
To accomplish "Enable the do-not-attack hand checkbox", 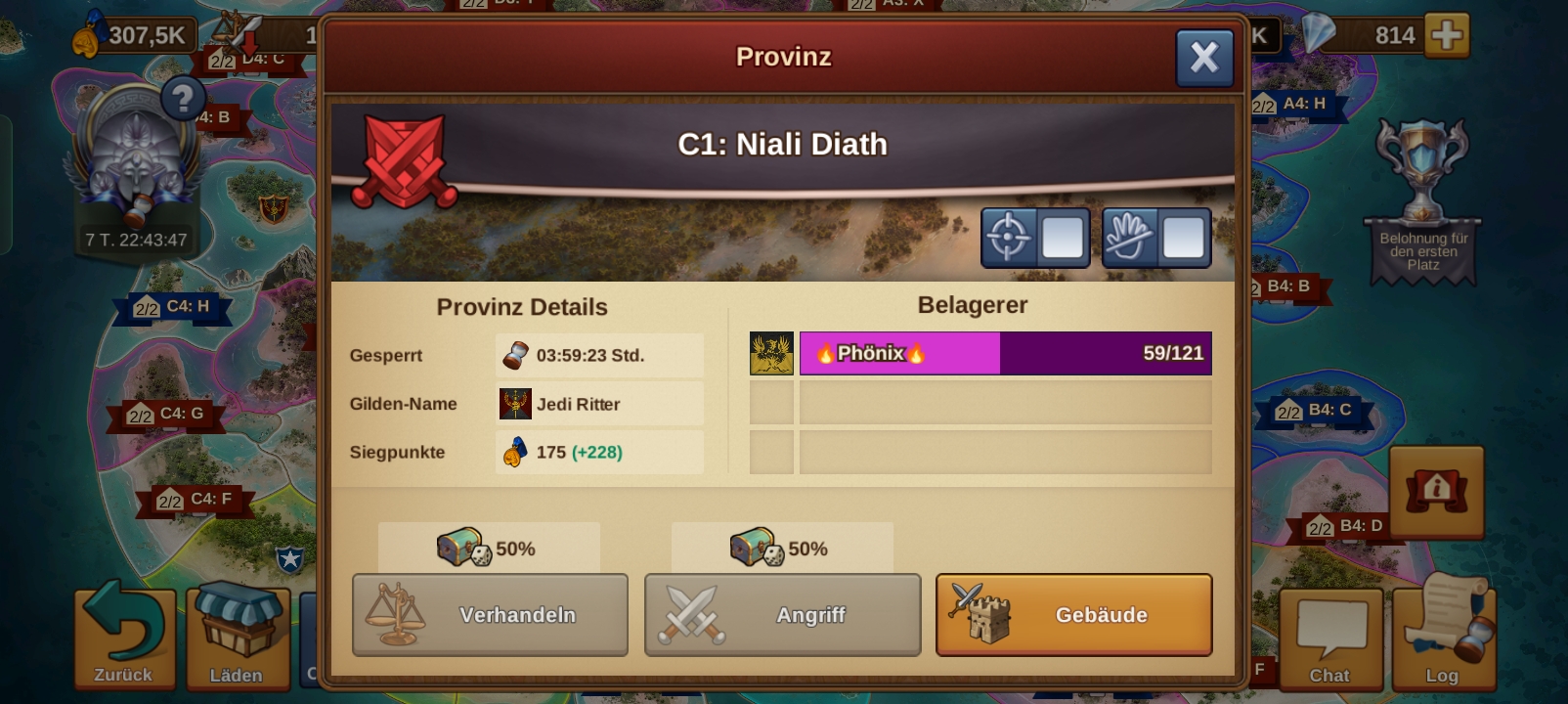I will [1185, 238].
